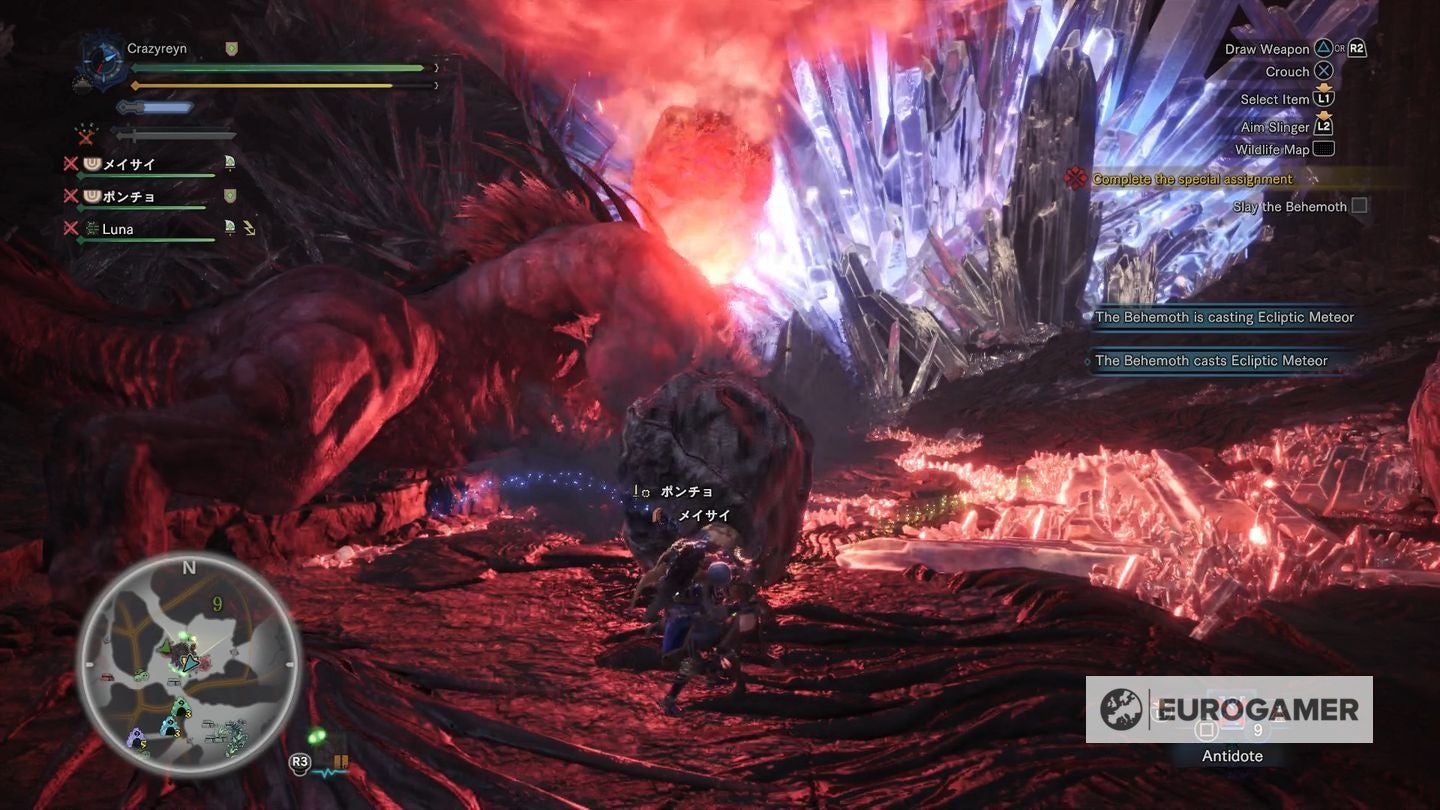Click the red quest icon beside the special assignment
1440x810 pixels.
click(1077, 178)
